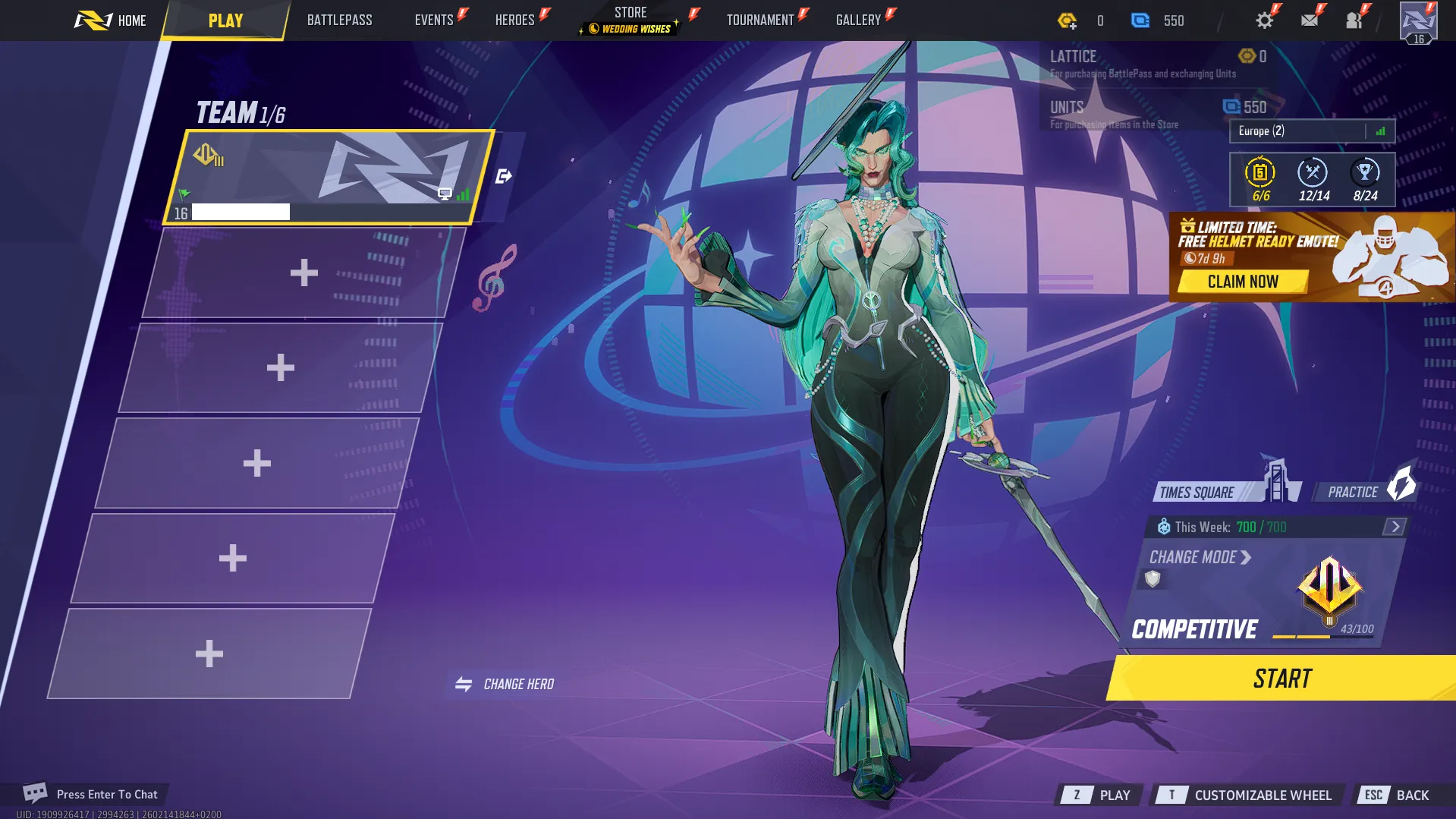The width and height of the screenshot is (1456, 819).
Task: Open the Europe (2) server selector
Action: (x=1312, y=131)
